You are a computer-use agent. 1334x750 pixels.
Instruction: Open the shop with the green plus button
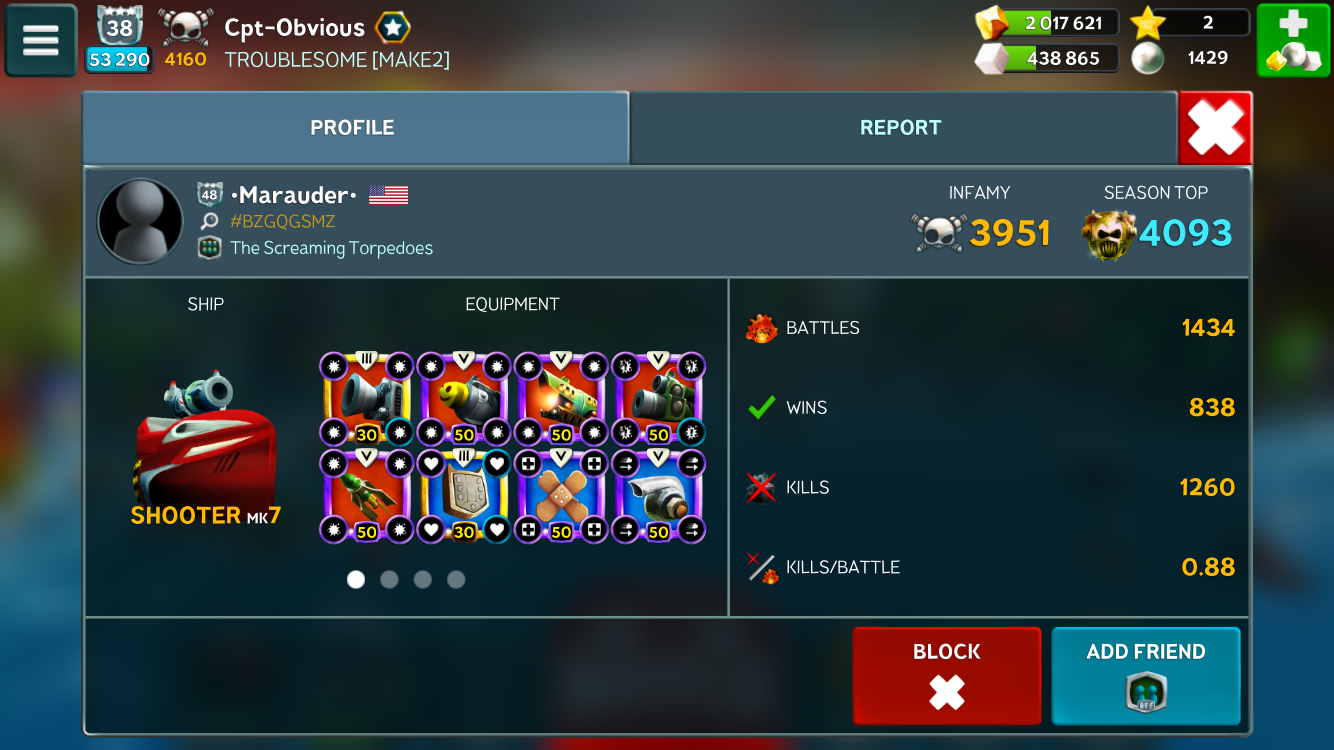click(x=1292, y=40)
